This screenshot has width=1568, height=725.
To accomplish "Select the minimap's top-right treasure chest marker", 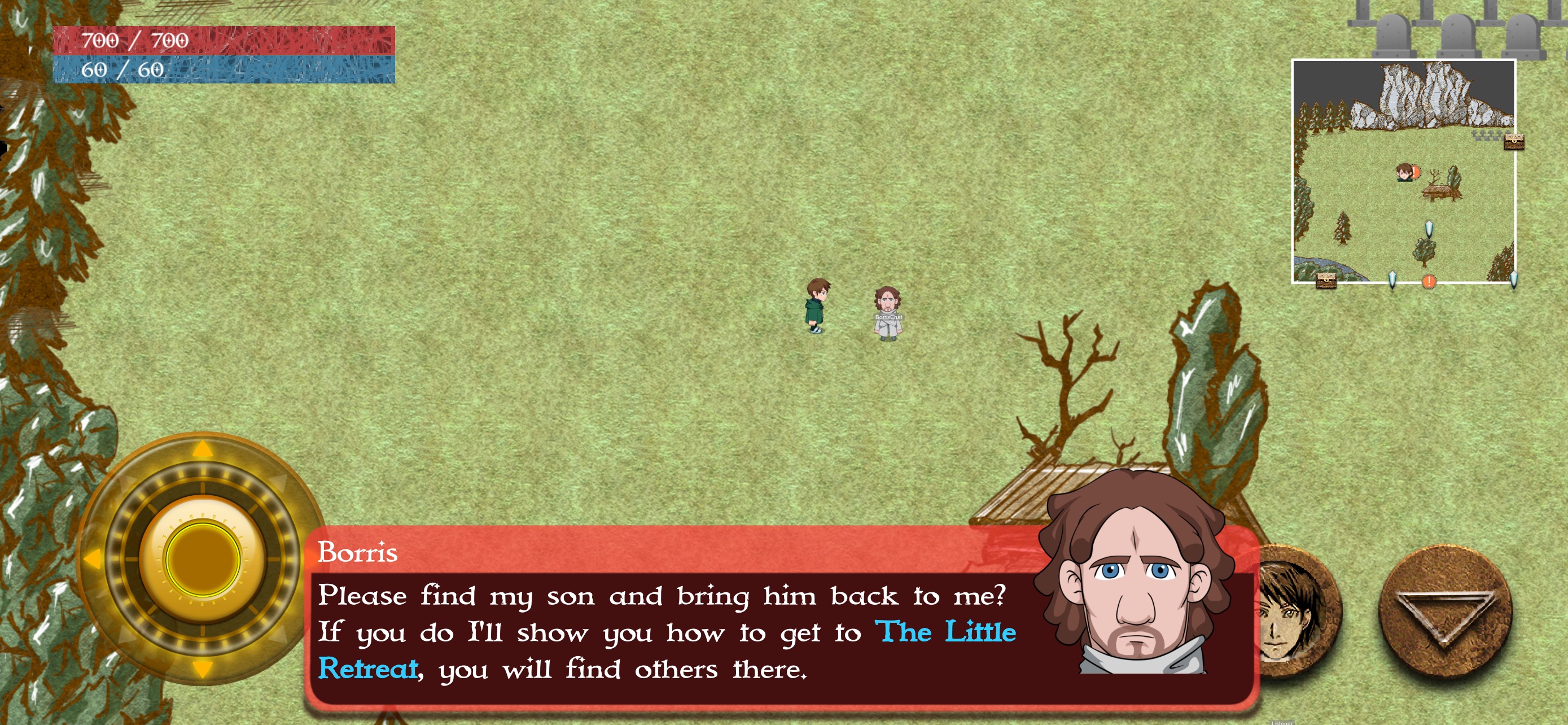I will tap(1514, 142).
